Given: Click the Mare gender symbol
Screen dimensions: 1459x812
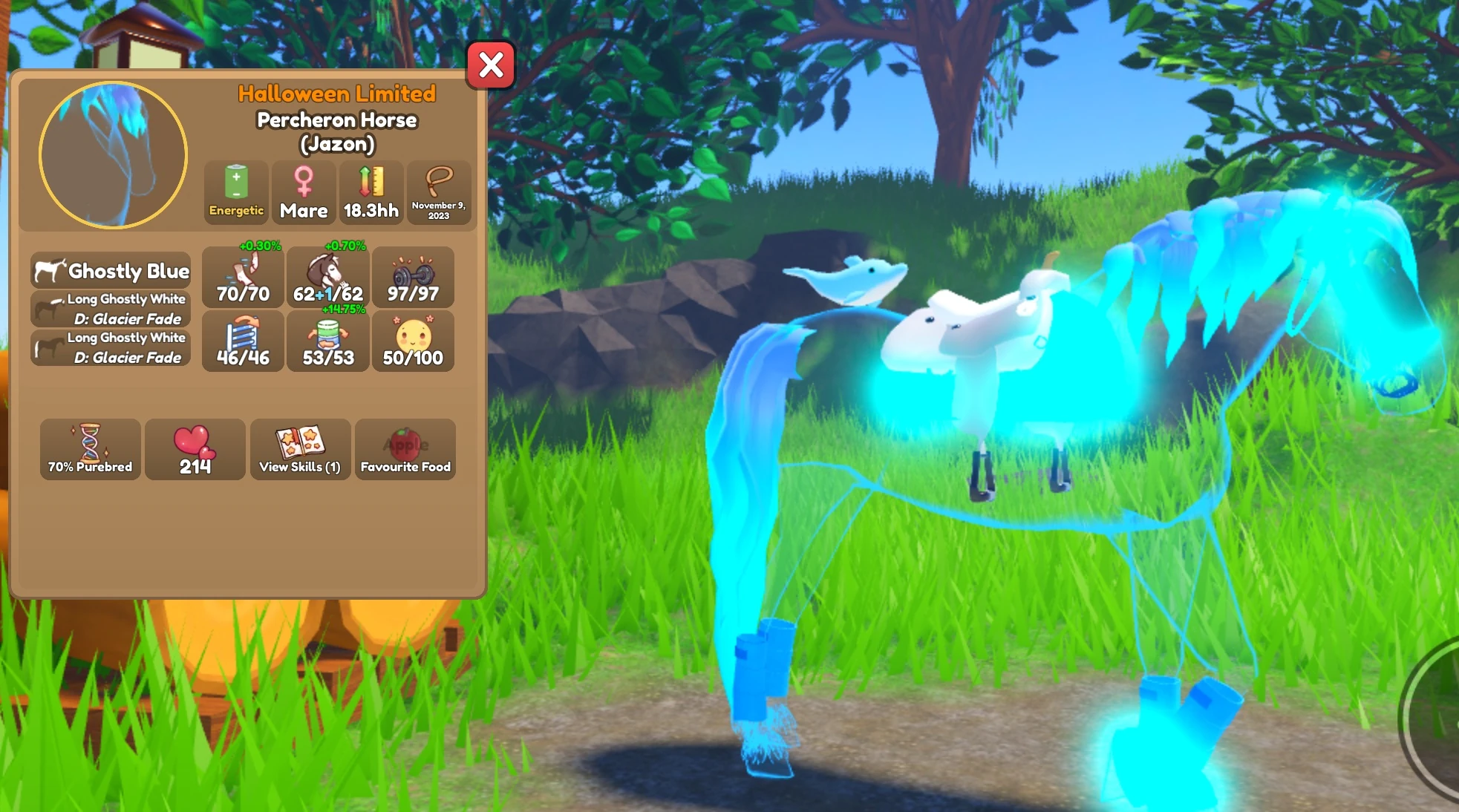Looking at the screenshot, I should click(x=302, y=191).
